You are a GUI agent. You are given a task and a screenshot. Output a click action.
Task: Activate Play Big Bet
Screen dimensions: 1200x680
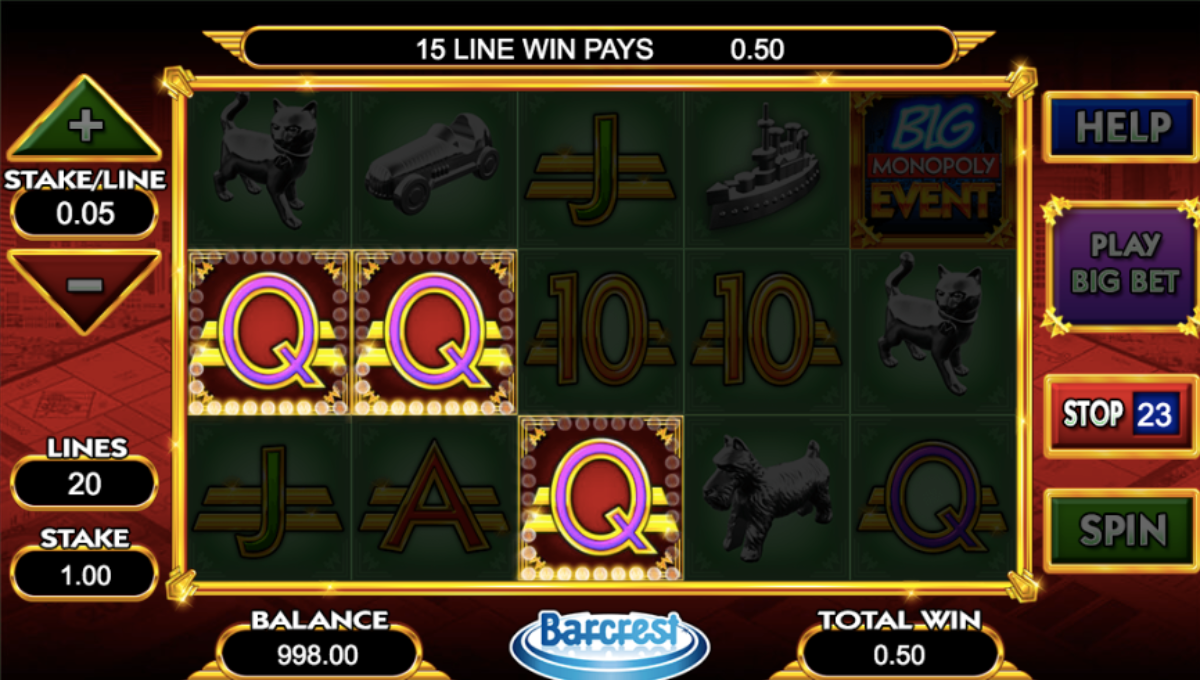point(1124,264)
